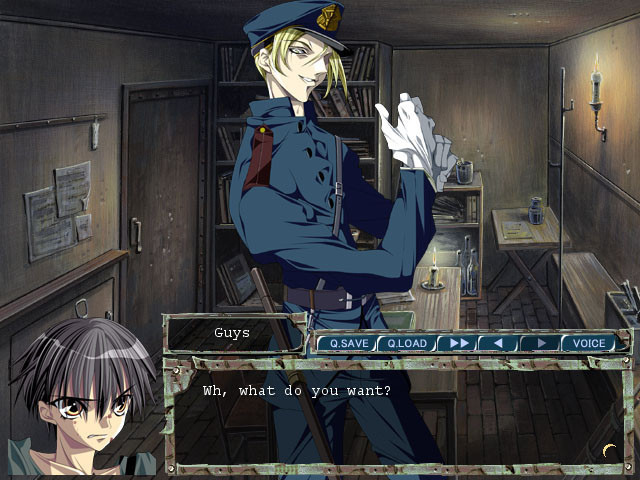Click the Q.LOAD quick load button
640x480 pixels.
[406, 343]
